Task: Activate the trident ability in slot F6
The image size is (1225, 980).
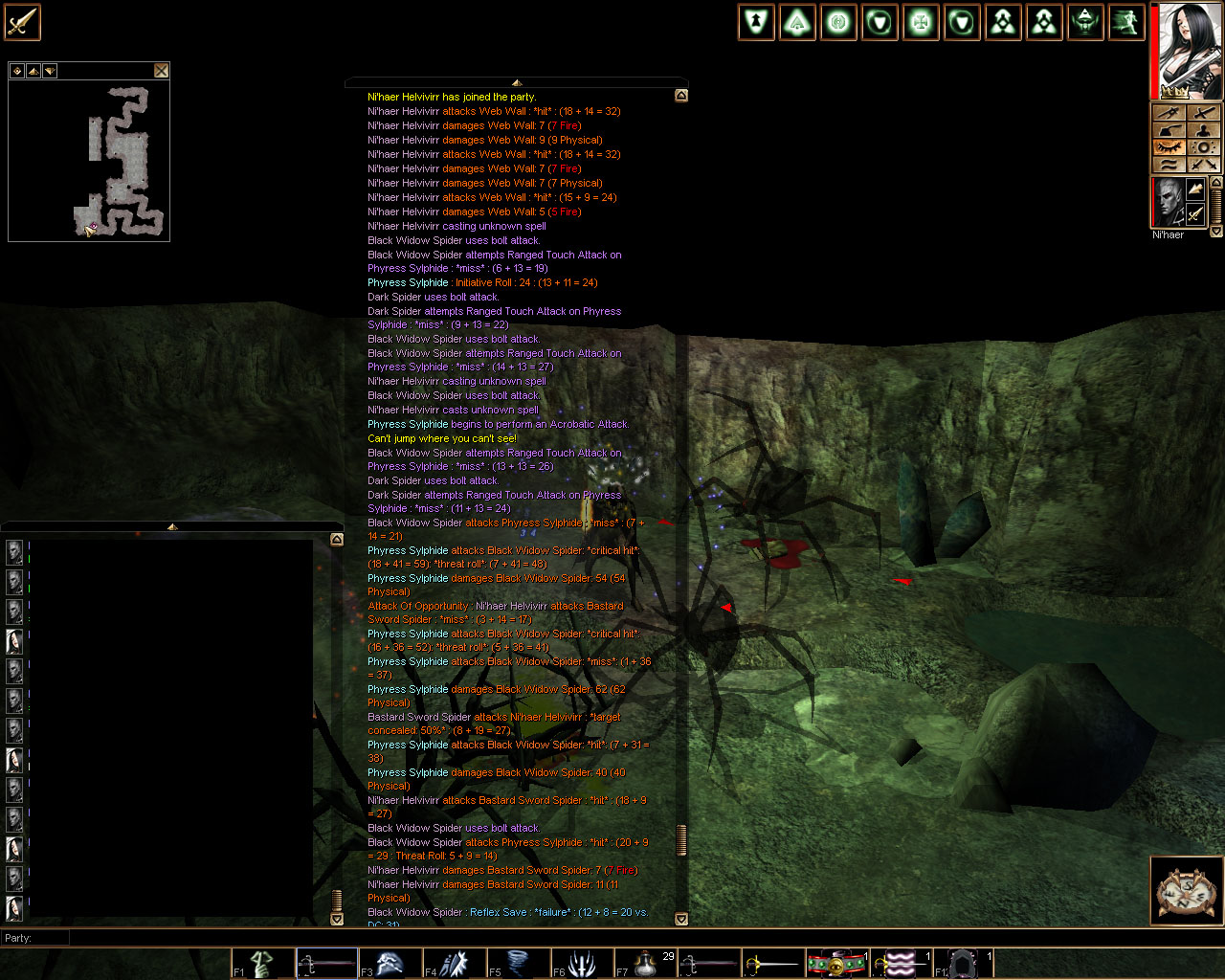Action: (x=582, y=962)
